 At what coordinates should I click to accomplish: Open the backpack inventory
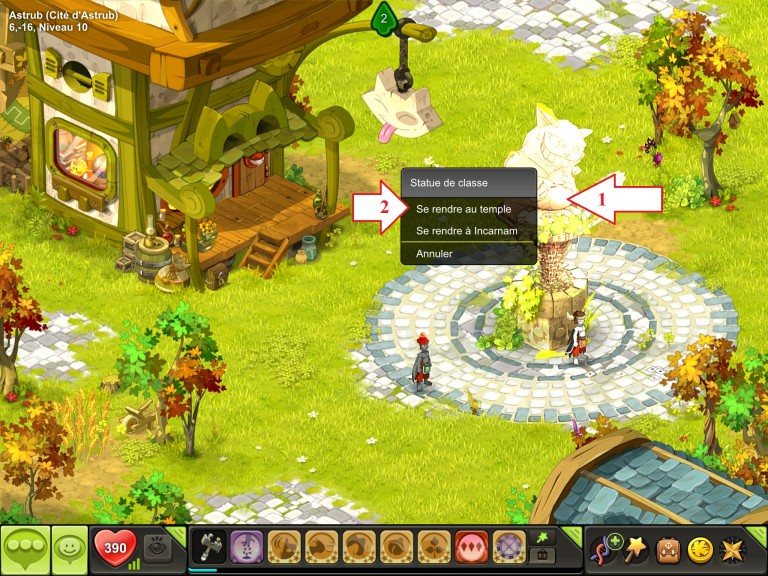click(x=668, y=549)
